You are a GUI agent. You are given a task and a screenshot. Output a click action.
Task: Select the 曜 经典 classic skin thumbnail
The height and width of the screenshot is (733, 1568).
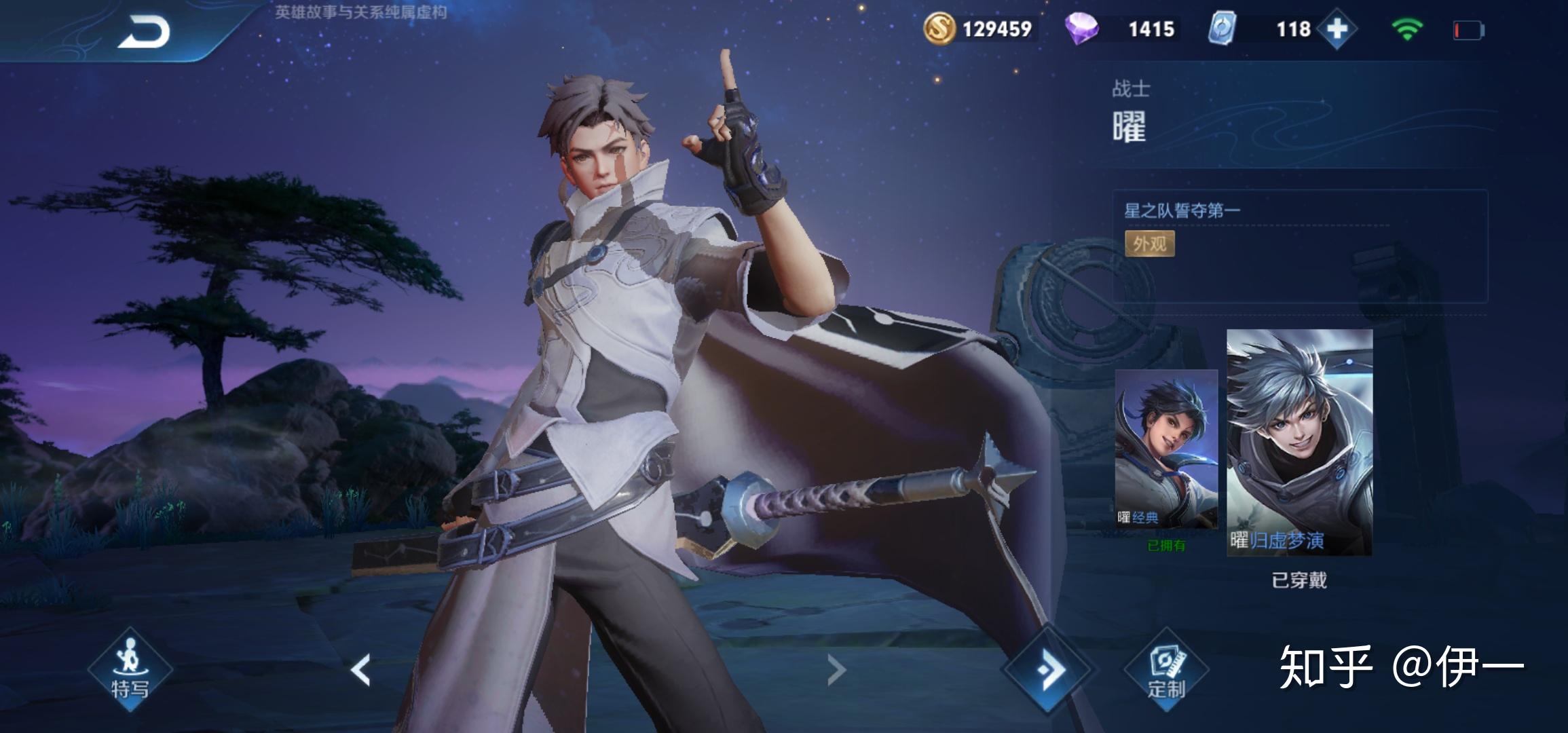(1166, 449)
